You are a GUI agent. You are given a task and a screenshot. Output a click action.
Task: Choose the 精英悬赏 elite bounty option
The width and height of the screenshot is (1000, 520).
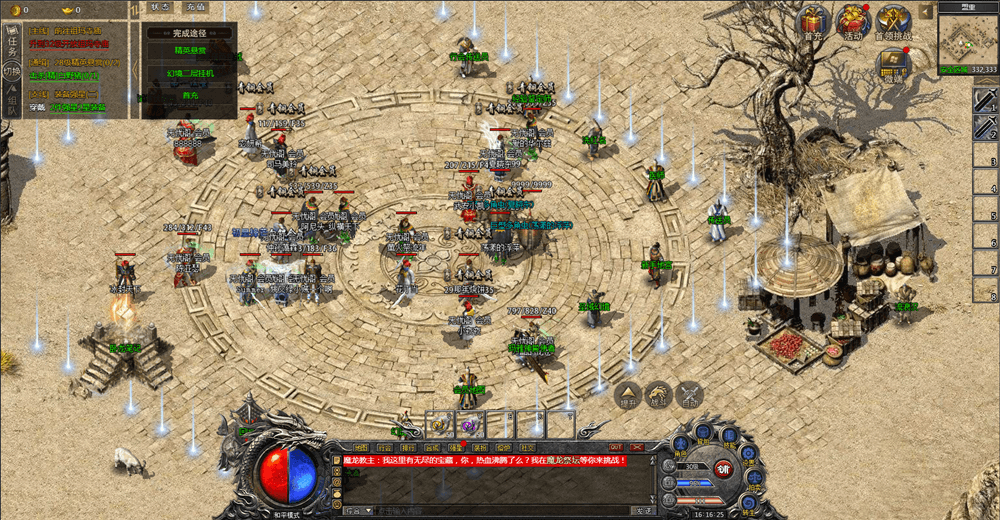[190, 50]
